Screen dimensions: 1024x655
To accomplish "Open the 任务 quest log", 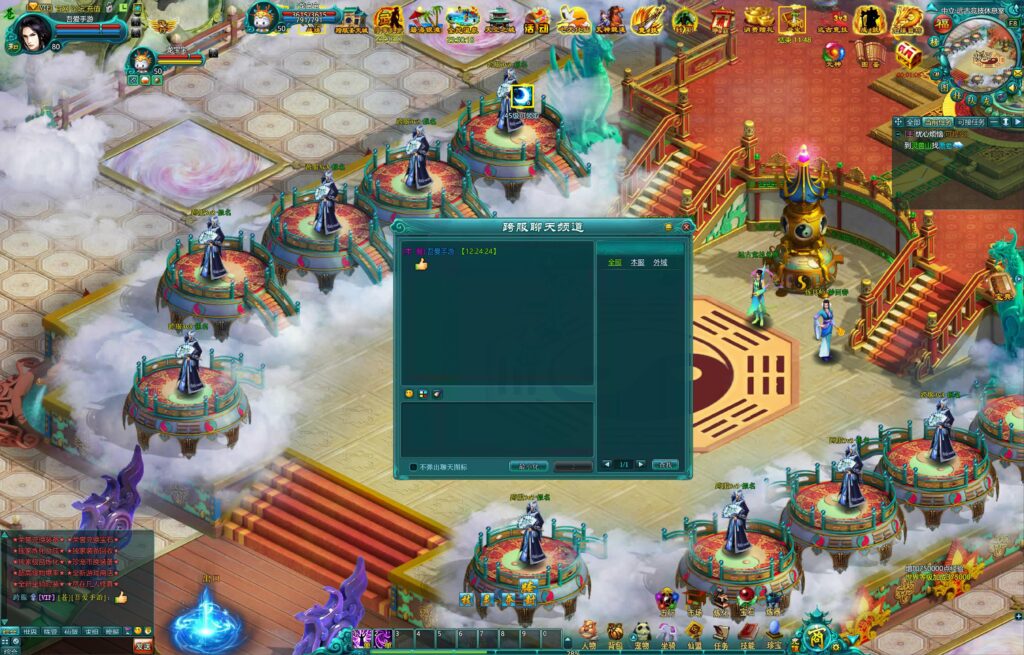I will 721,634.
